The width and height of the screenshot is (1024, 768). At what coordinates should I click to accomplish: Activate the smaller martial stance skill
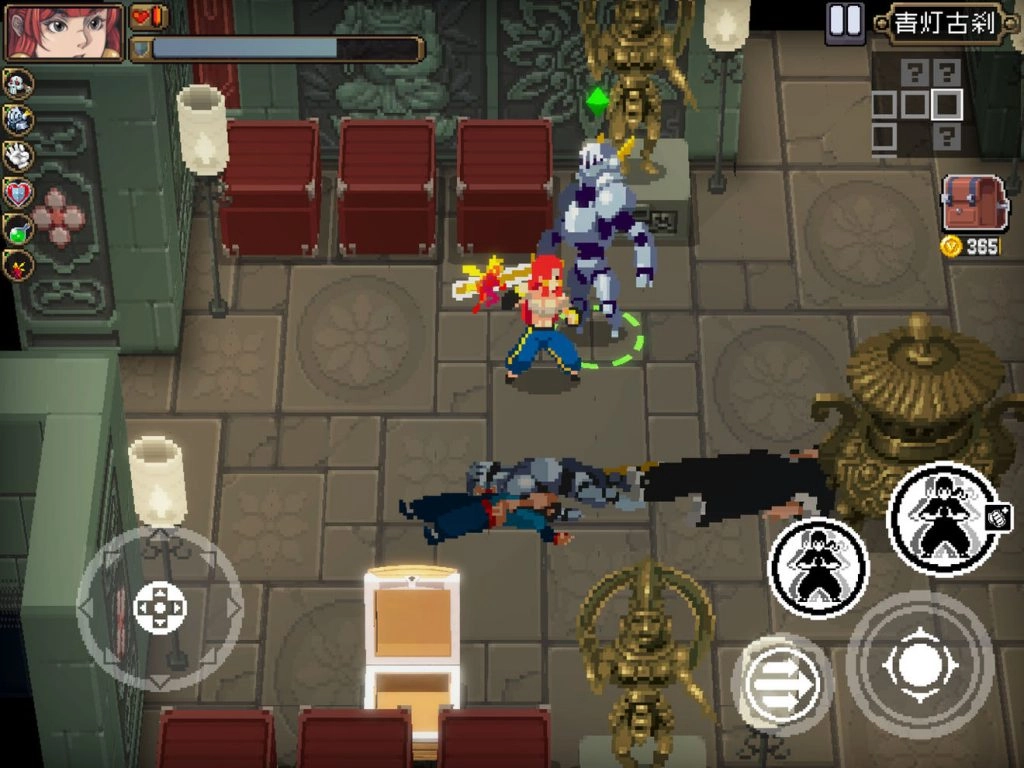[x=817, y=567]
